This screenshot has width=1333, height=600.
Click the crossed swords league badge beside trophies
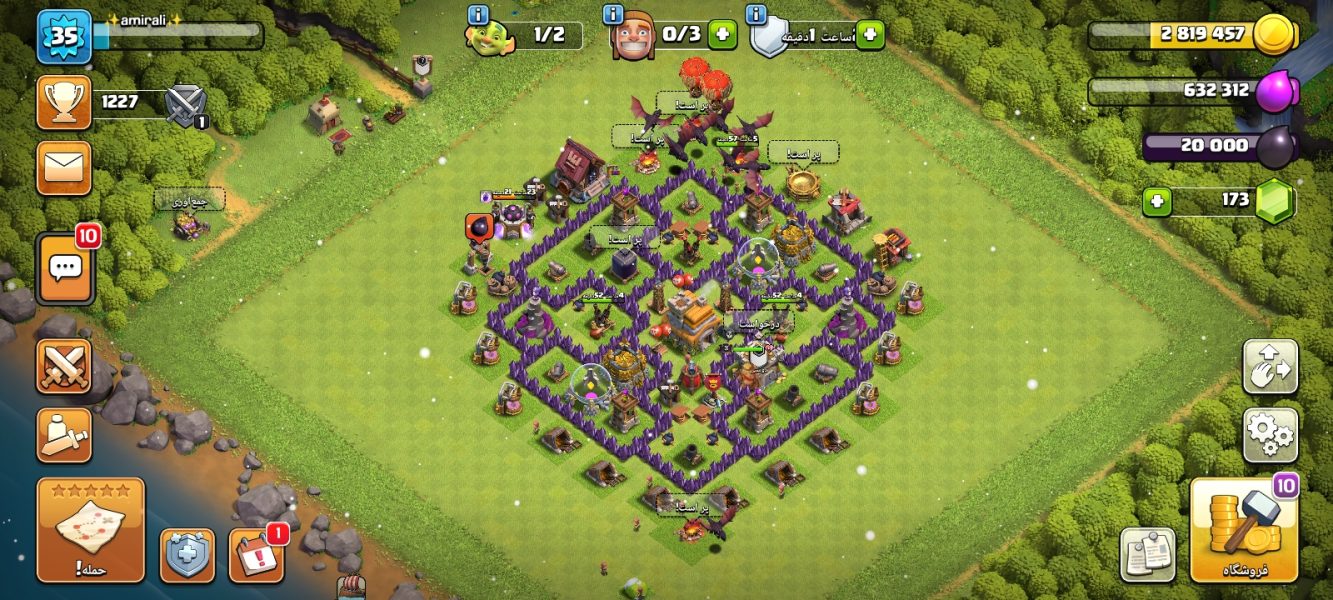(x=185, y=105)
